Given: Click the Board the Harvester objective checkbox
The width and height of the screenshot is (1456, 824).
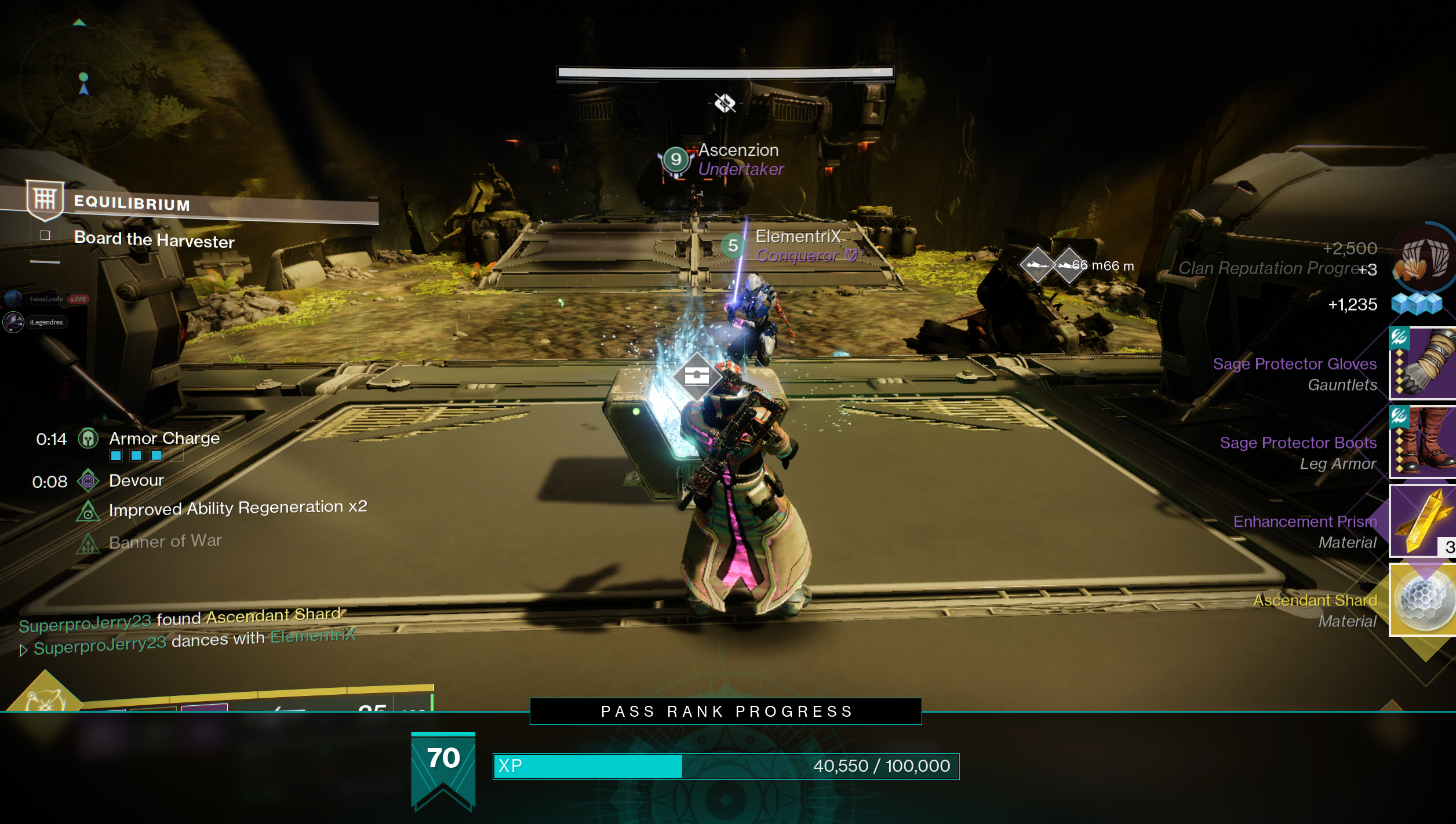Looking at the screenshot, I should click(x=45, y=235).
